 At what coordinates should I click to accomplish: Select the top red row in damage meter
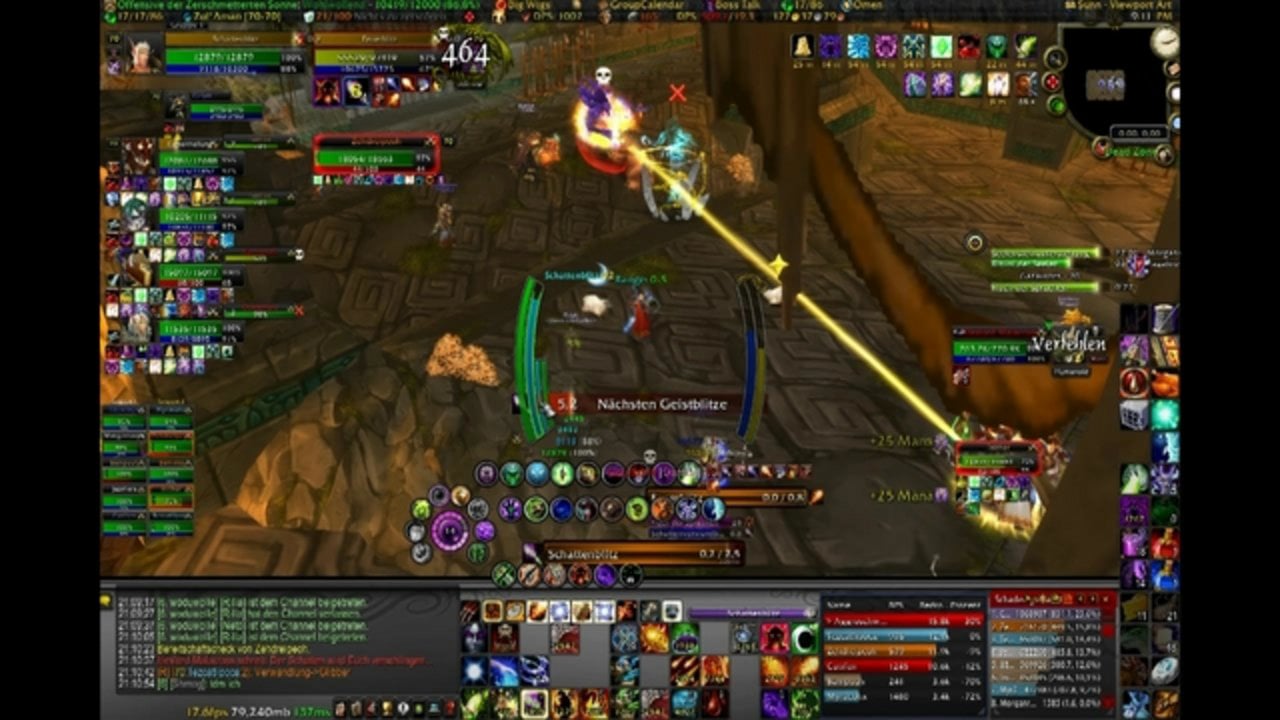click(x=902, y=620)
